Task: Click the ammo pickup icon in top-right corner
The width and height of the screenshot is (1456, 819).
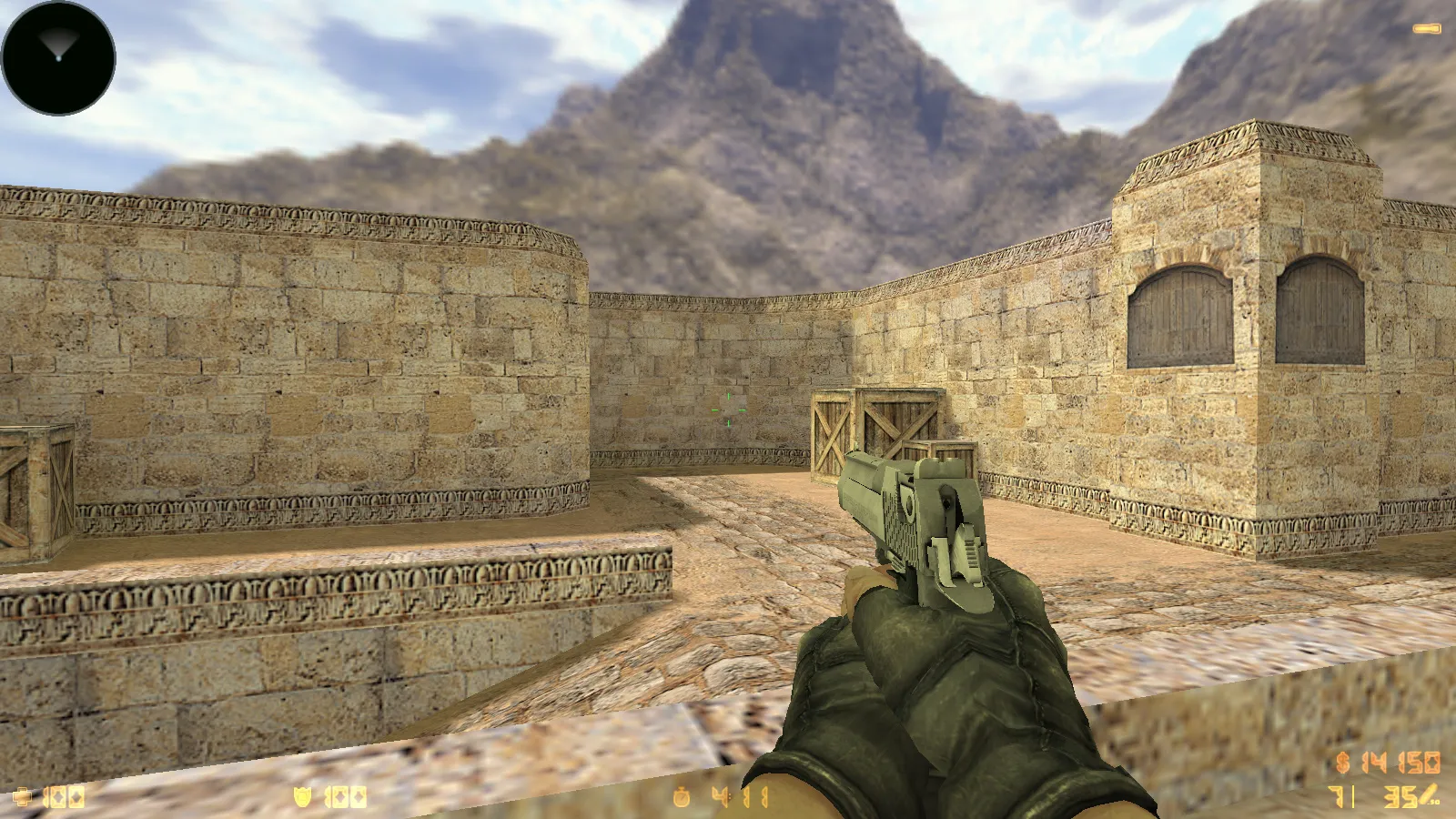Action: pos(1427,28)
